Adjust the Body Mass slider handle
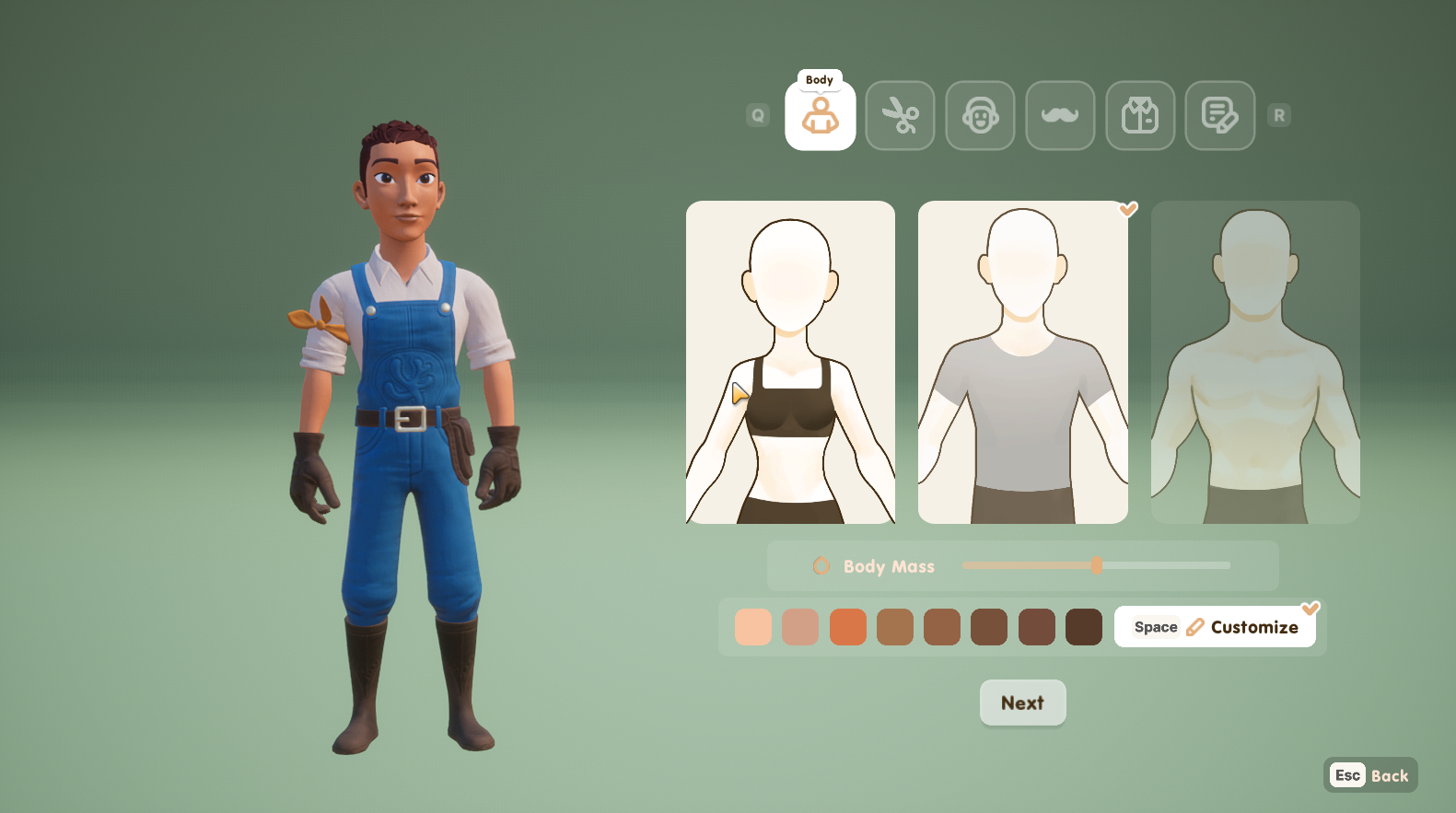Viewport: 1456px width, 813px height. pos(1097,565)
